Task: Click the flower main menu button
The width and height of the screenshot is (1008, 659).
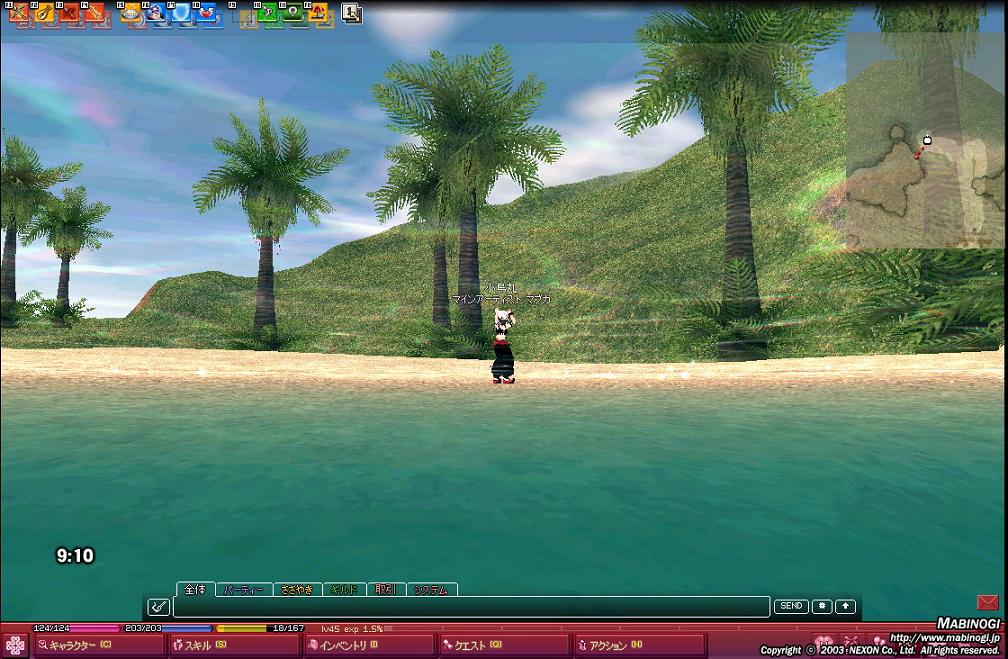Action: click(15, 645)
